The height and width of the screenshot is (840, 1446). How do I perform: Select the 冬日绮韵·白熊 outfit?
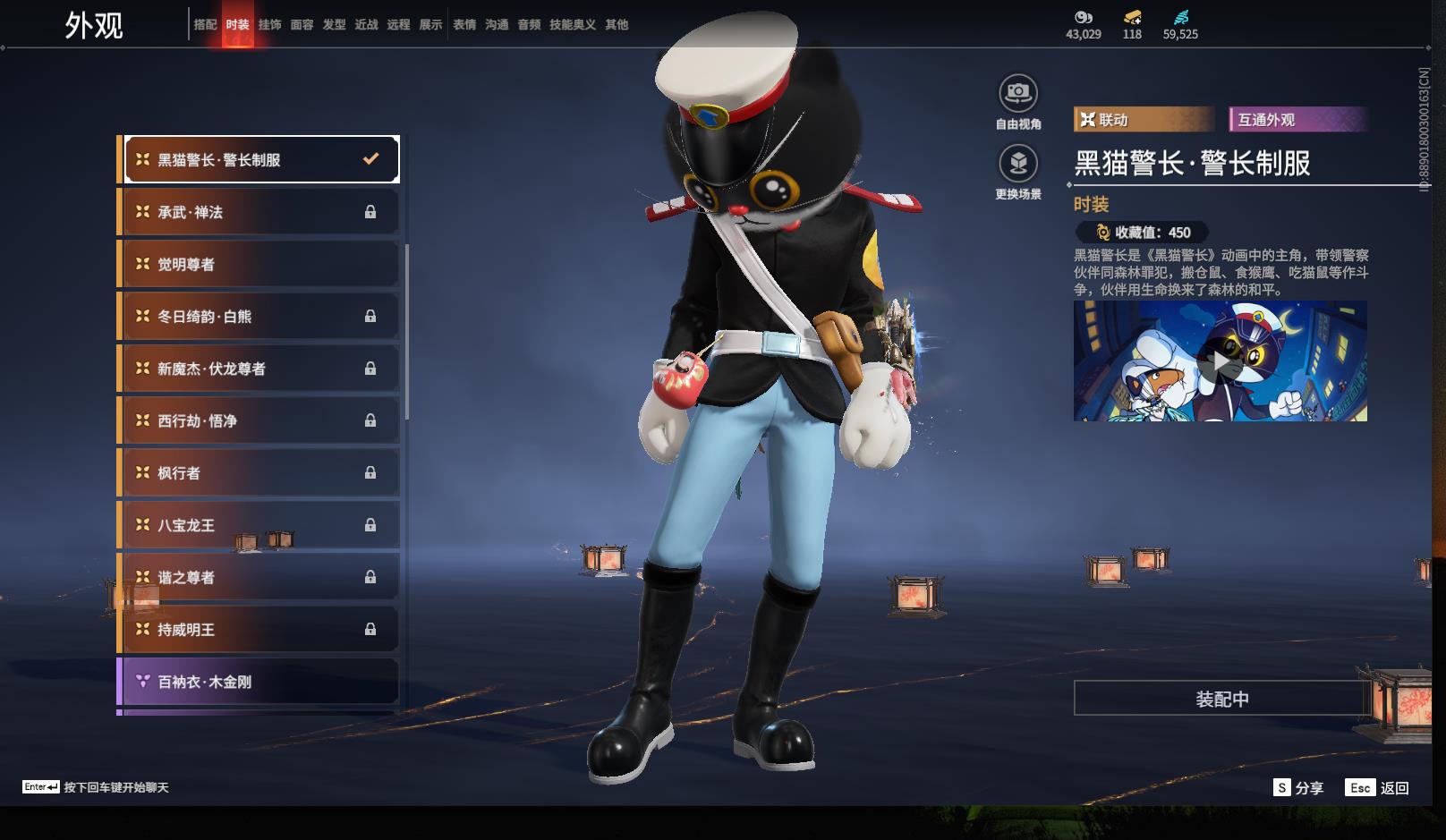259,316
